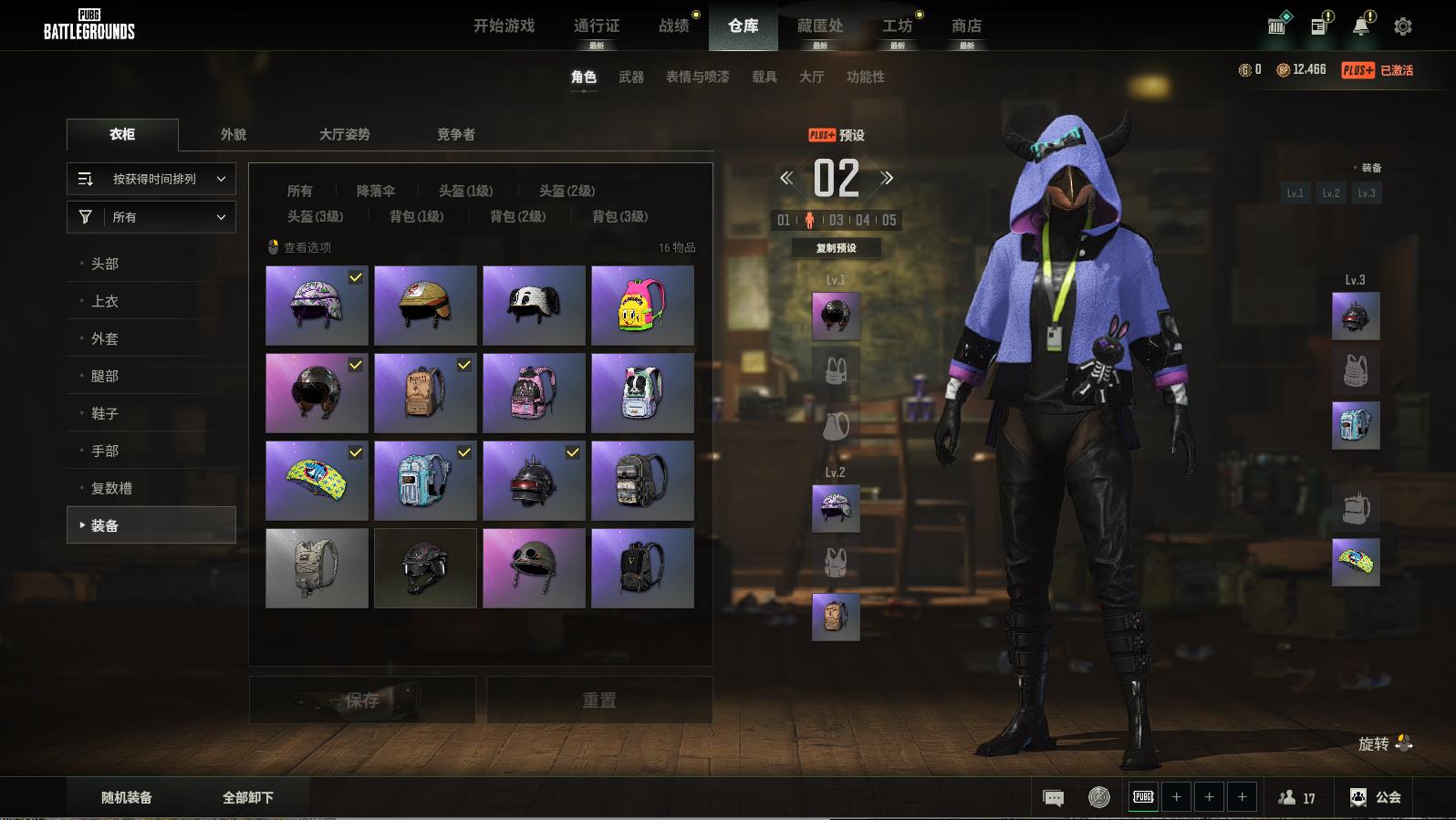Open settings with the gear icon
The width and height of the screenshot is (1456, 820).
[1403, 26]
